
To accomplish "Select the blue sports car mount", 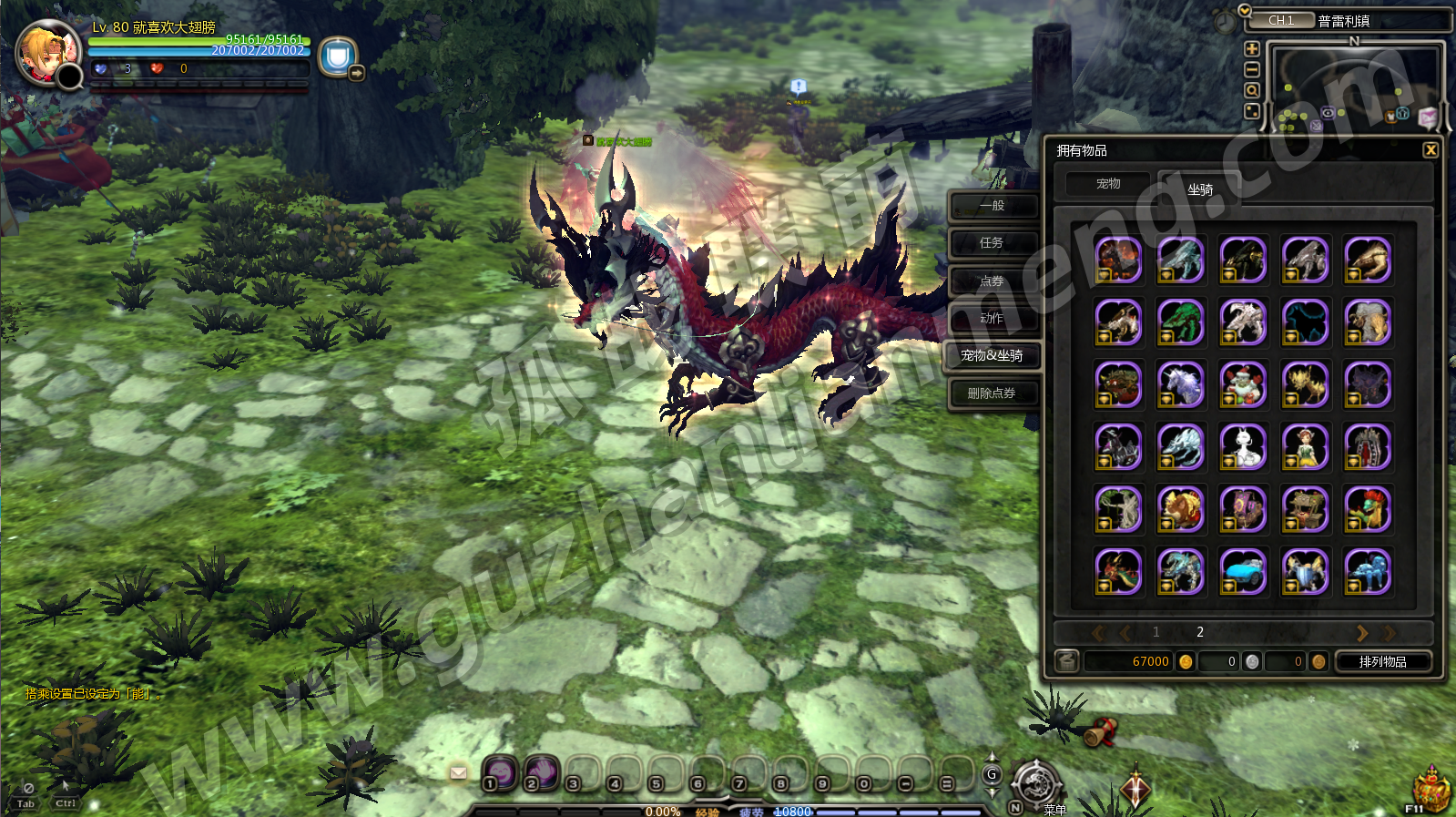I will point(1243,572).
